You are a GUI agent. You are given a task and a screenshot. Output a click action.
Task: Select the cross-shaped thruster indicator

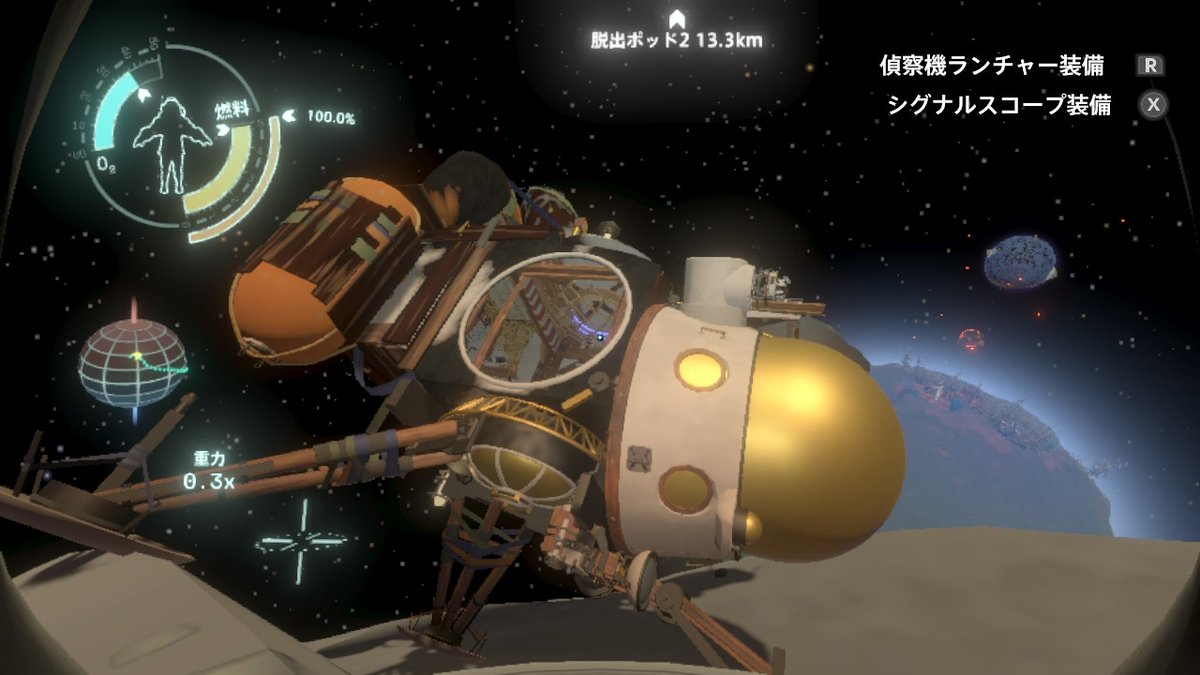pyautogui.click(x=301, y=541)
